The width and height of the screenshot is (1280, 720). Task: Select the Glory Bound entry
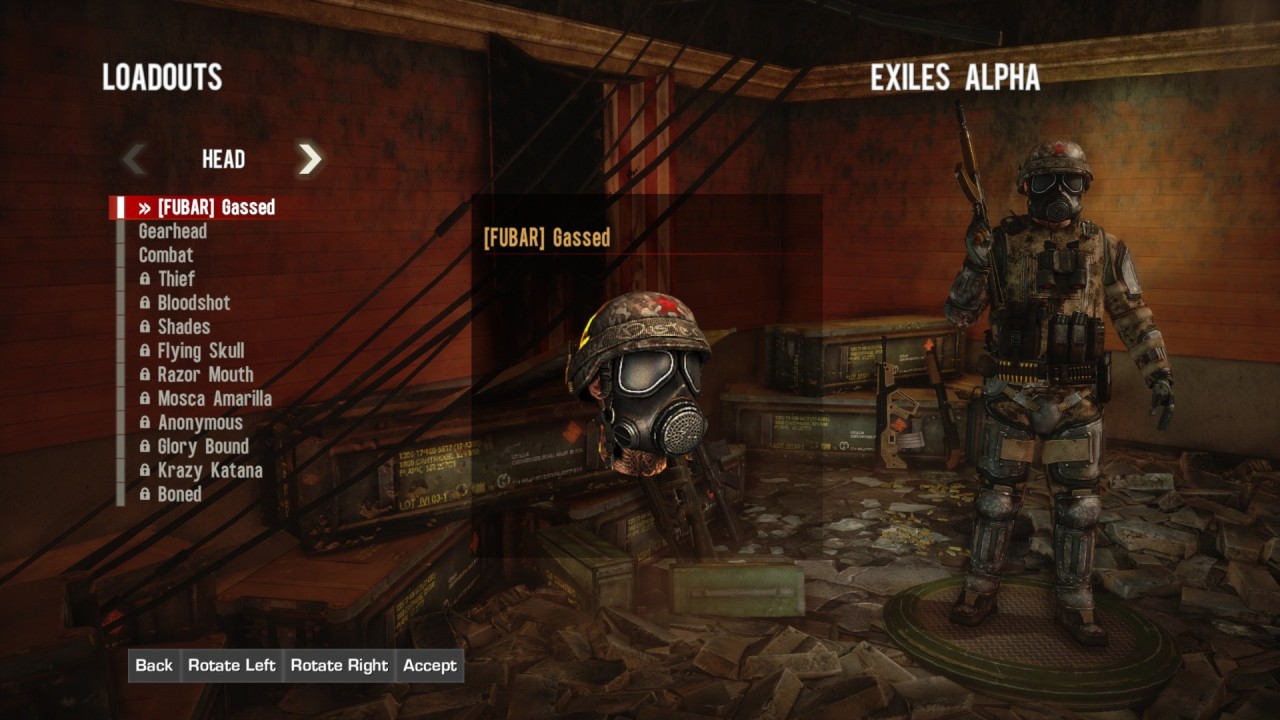(x=203, y=448)
